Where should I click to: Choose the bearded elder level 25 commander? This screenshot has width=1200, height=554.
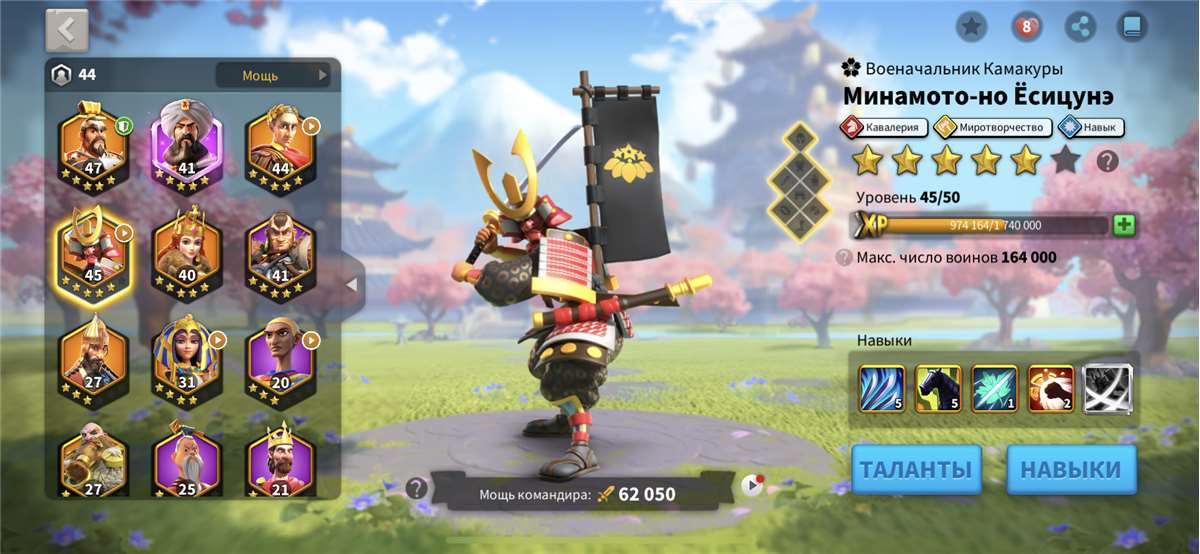coord(186,464)
